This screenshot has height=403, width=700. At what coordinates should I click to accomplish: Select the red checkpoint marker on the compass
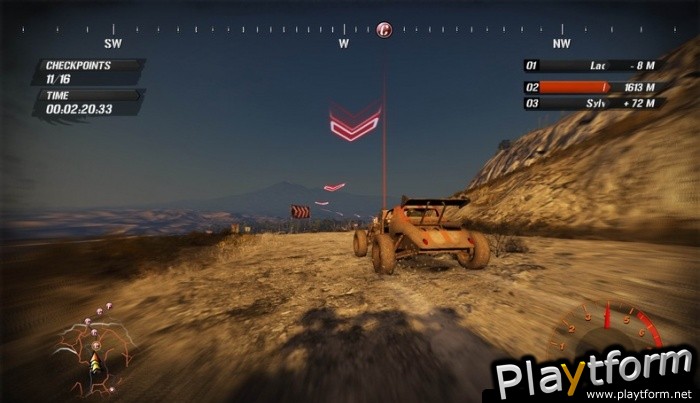(384, 30)
